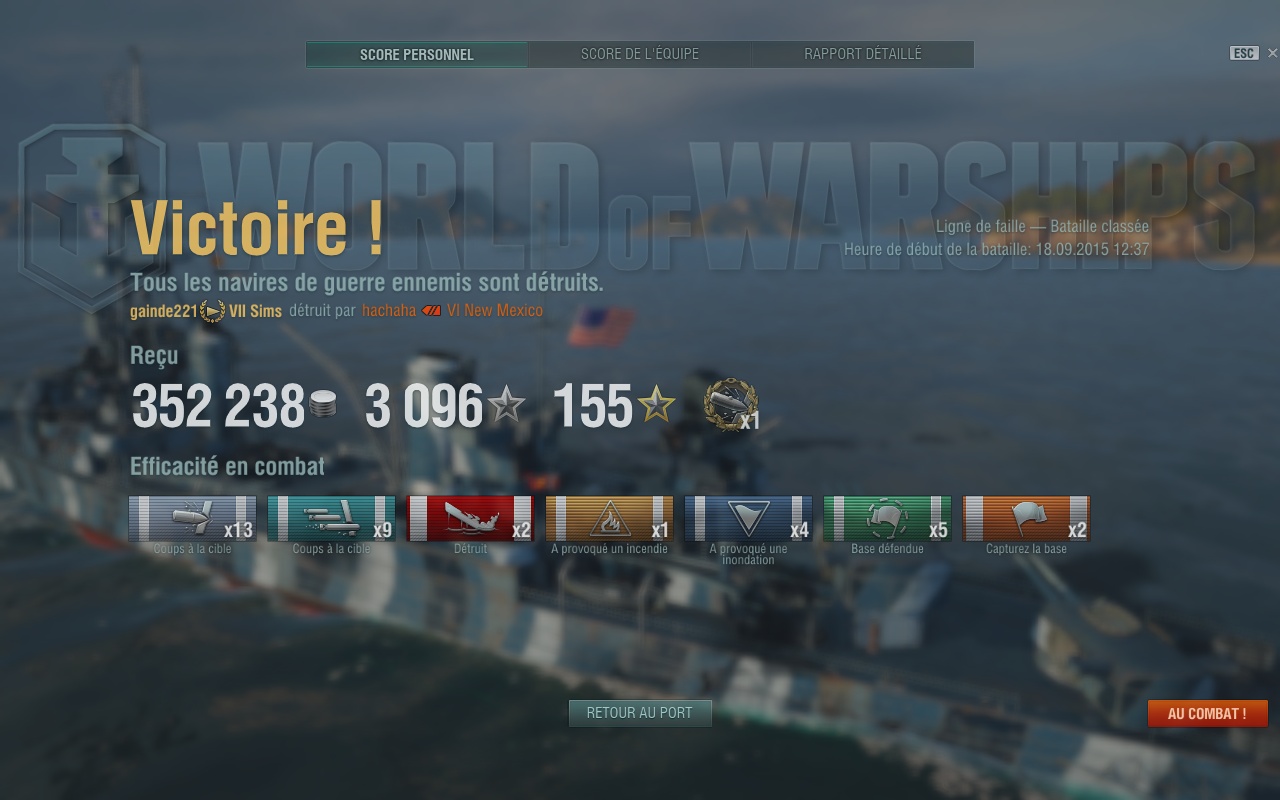1280x800 pixels.
Task: Click the Retour au port button
Action: tap(640, 713)
